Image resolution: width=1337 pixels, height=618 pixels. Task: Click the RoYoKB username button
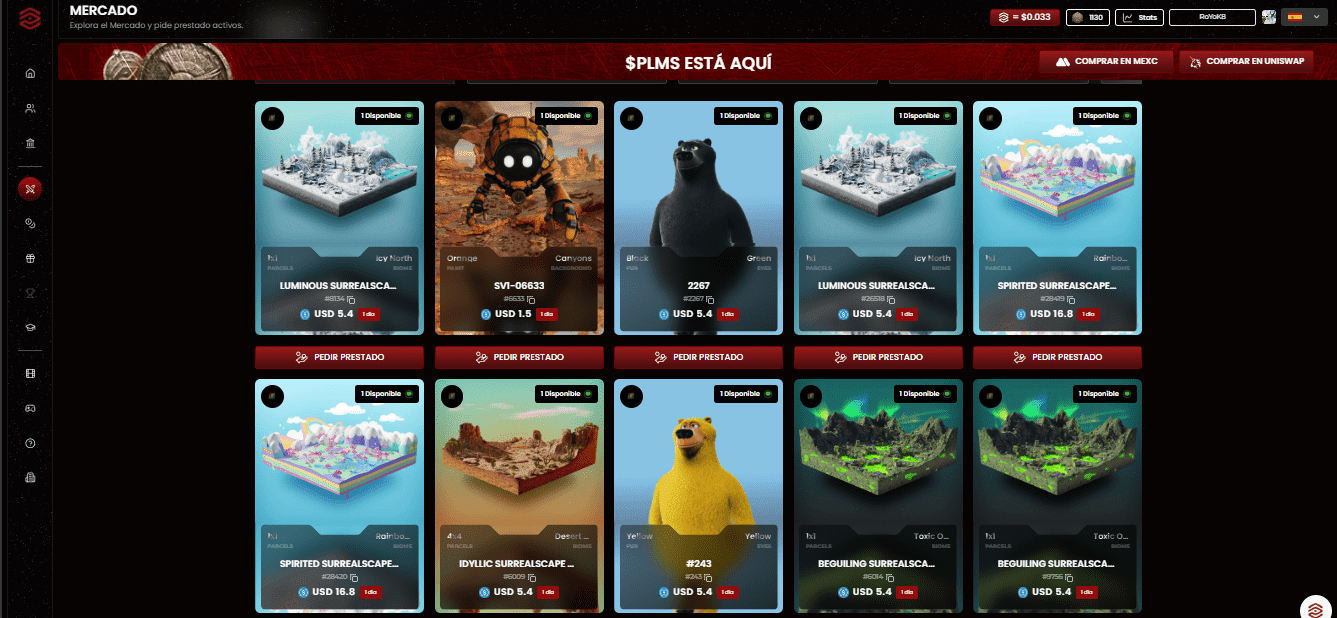[1211, 17]
